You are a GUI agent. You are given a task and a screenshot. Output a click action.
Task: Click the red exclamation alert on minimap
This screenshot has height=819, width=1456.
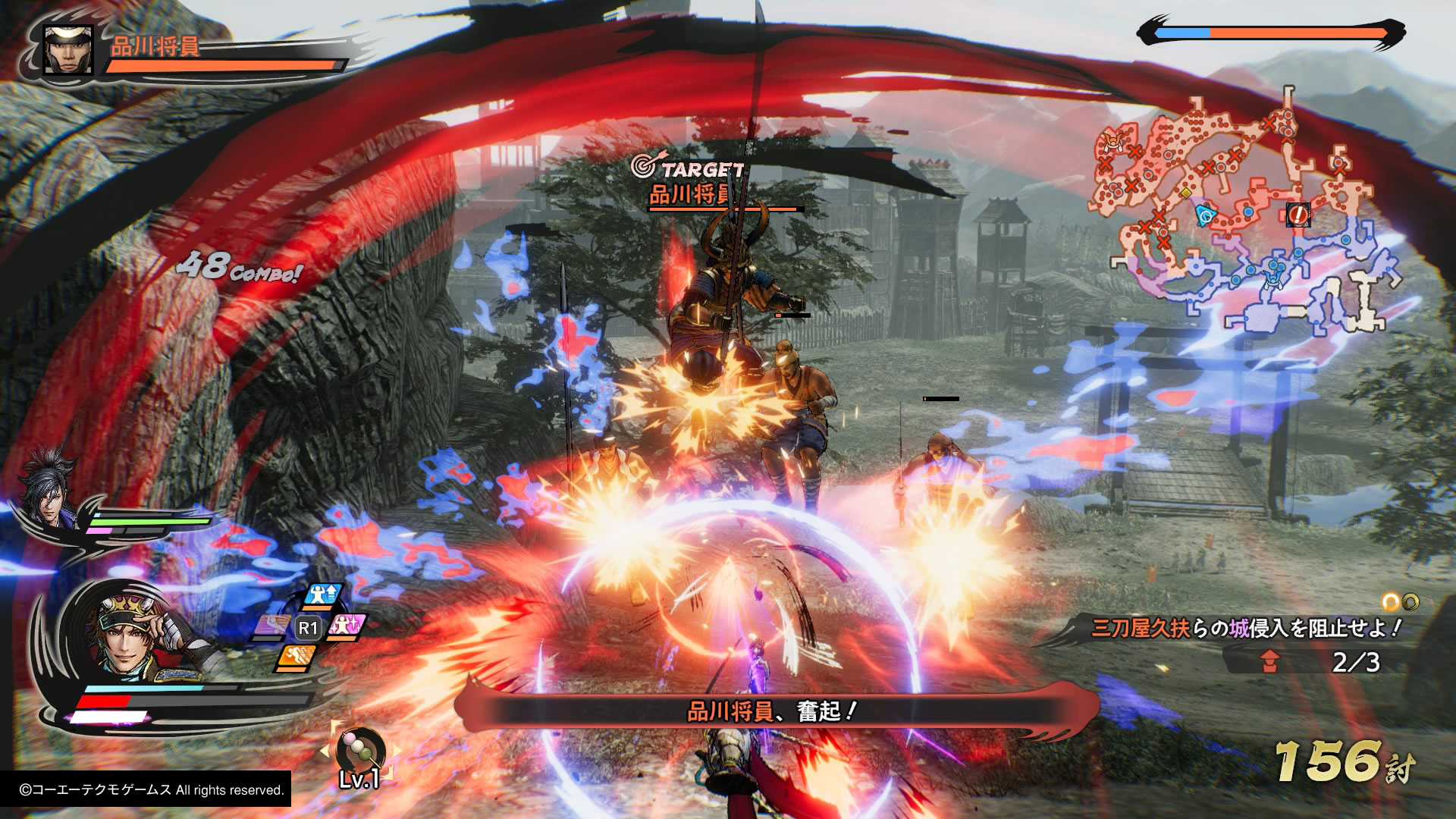1298,215
